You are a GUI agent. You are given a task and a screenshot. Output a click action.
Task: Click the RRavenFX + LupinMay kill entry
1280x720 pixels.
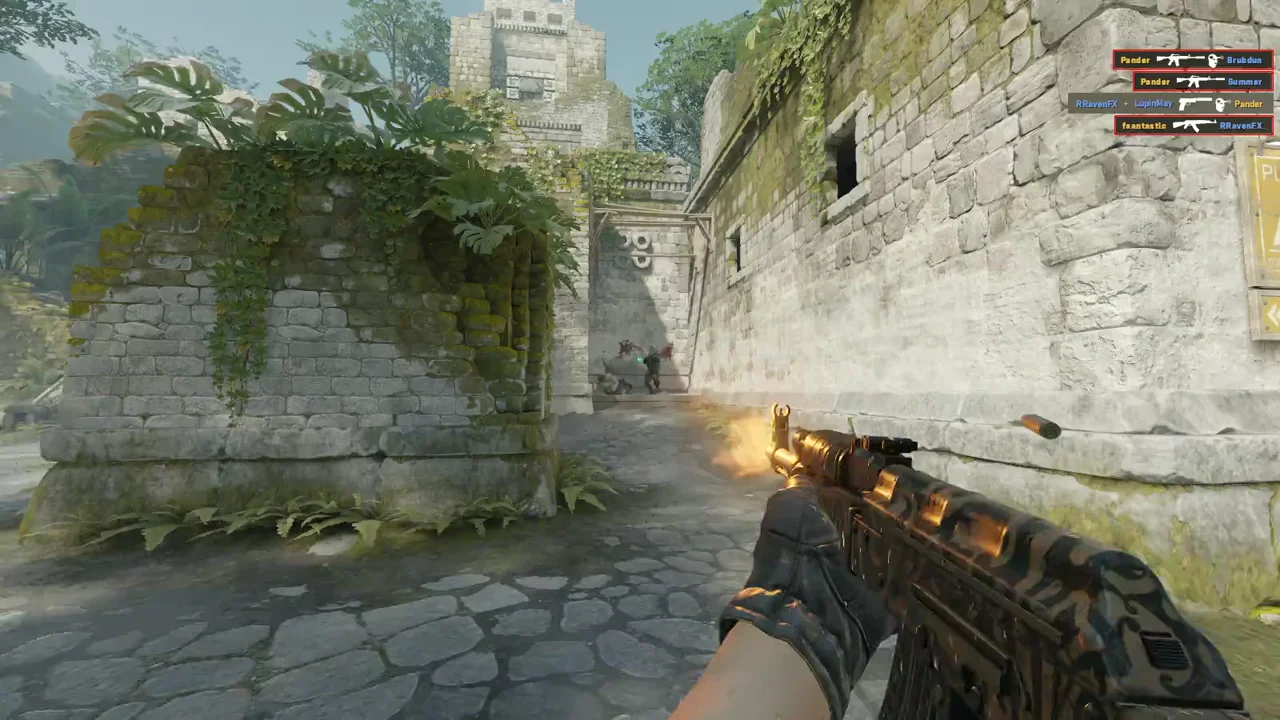point(1170,104)
